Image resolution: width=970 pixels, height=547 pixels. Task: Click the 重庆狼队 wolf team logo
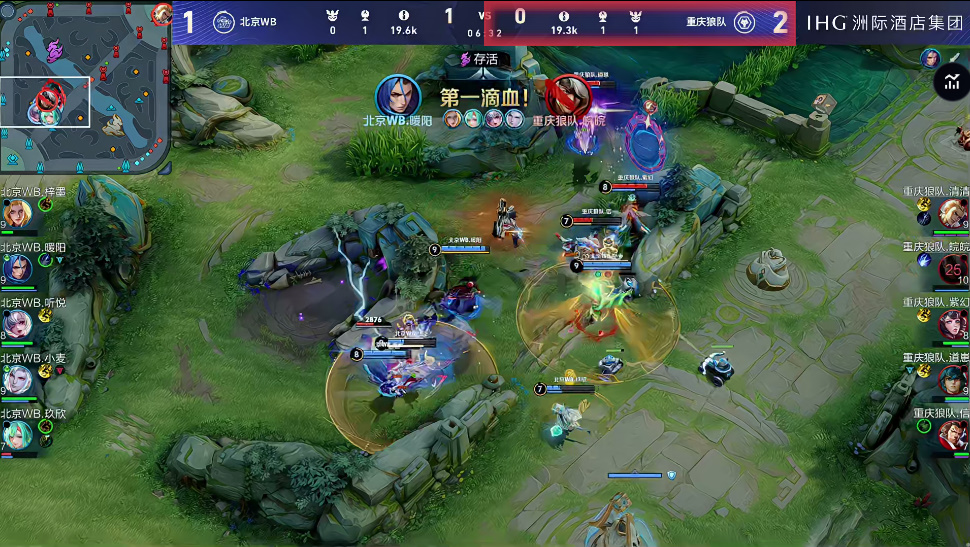click(x=744, y=22)
